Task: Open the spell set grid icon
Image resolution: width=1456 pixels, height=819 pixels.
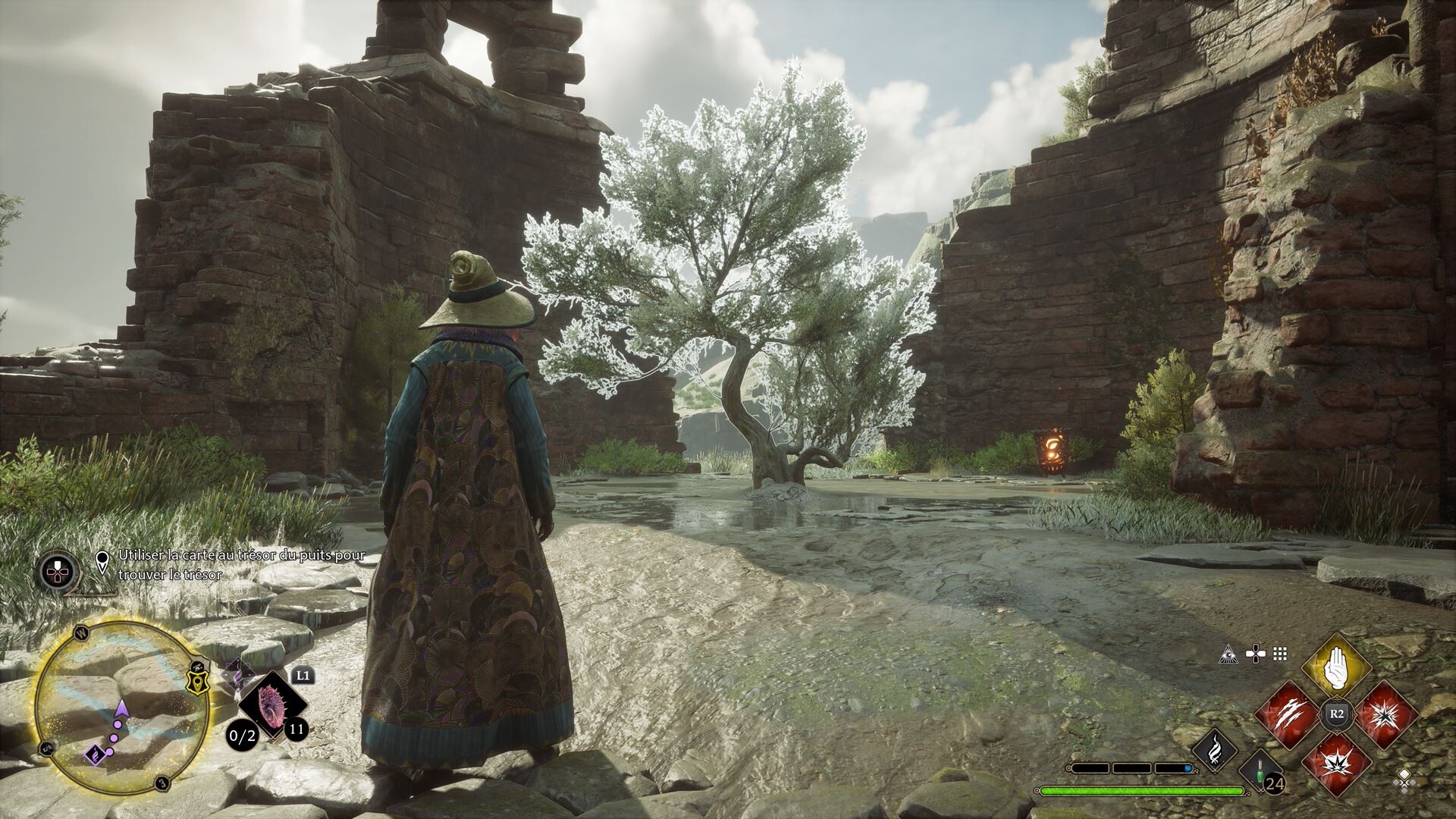Action: [1281, 653]
